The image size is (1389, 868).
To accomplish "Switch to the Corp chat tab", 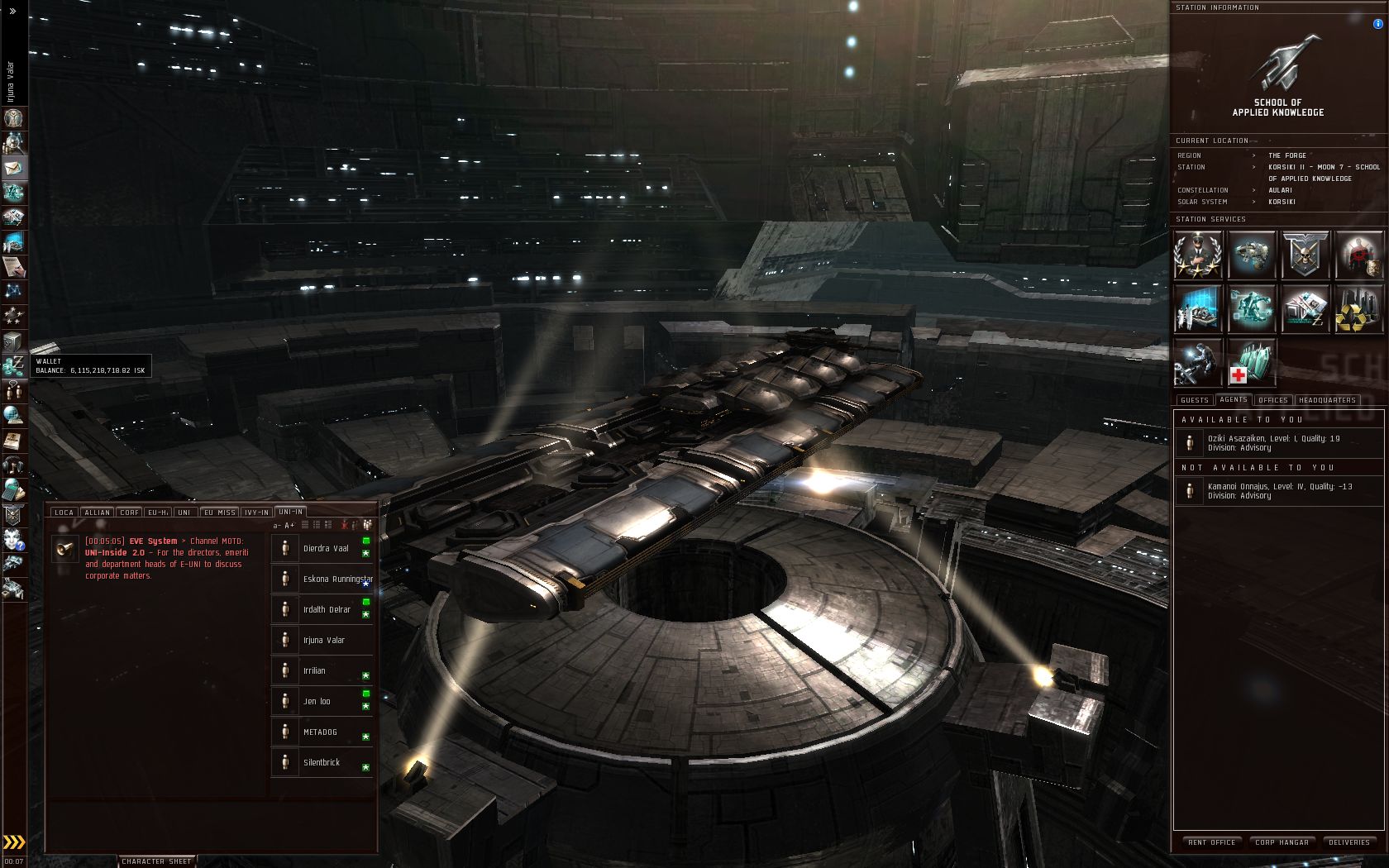I will tap(130, 513).
